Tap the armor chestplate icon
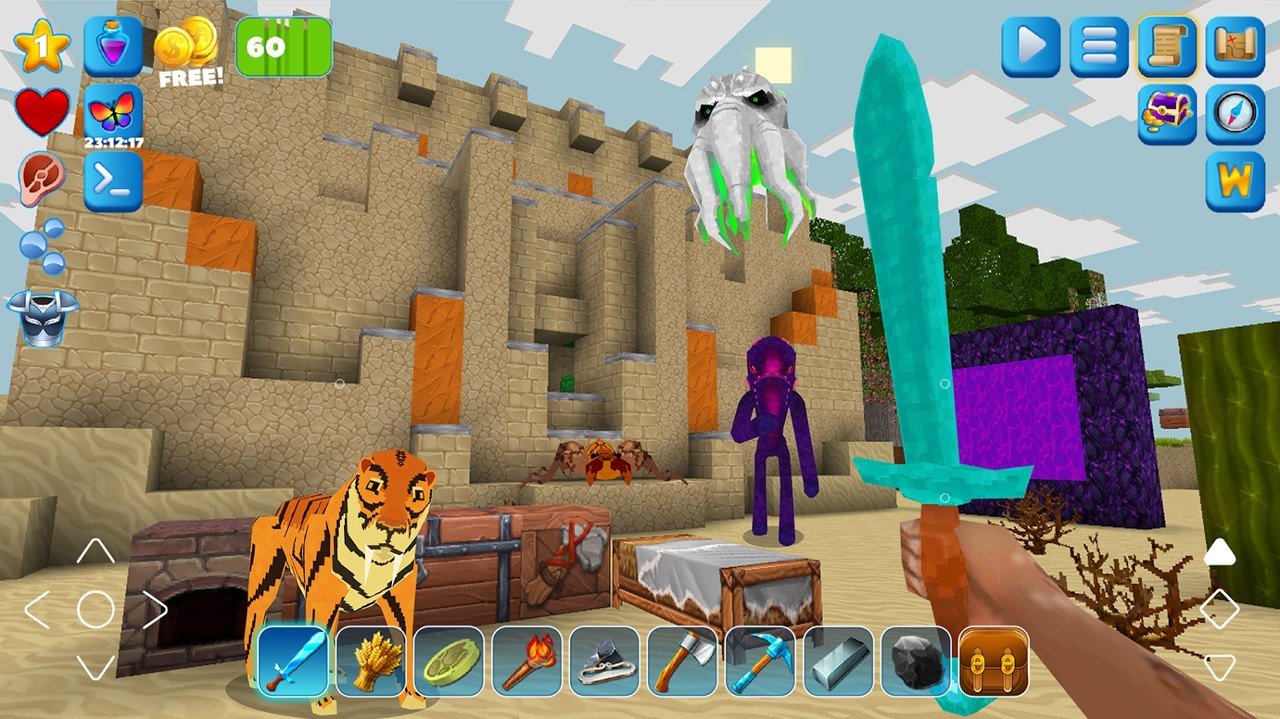The image size is (1280, 719). coord(42,317)
